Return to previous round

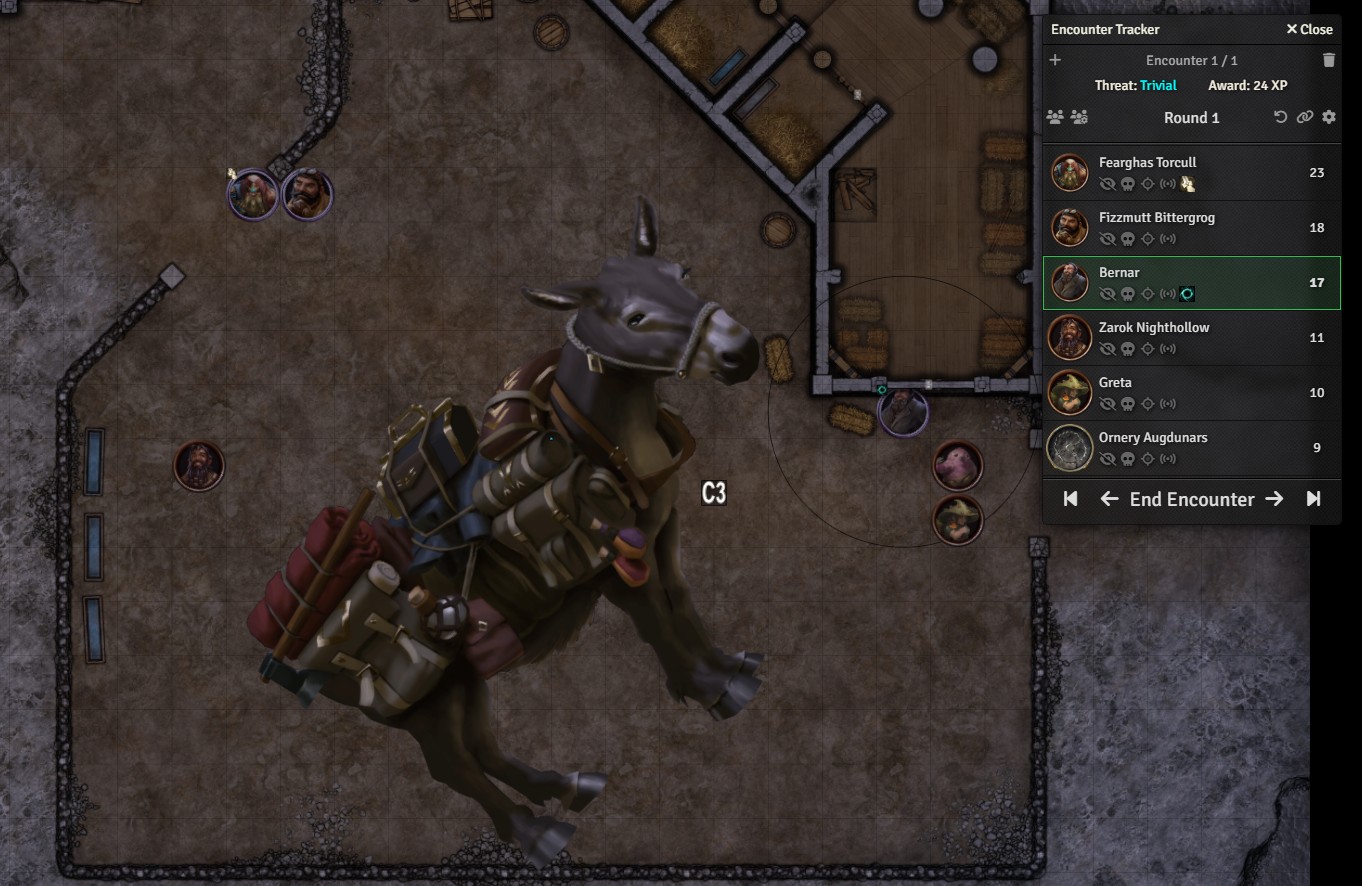click(x=1070, y=499)
